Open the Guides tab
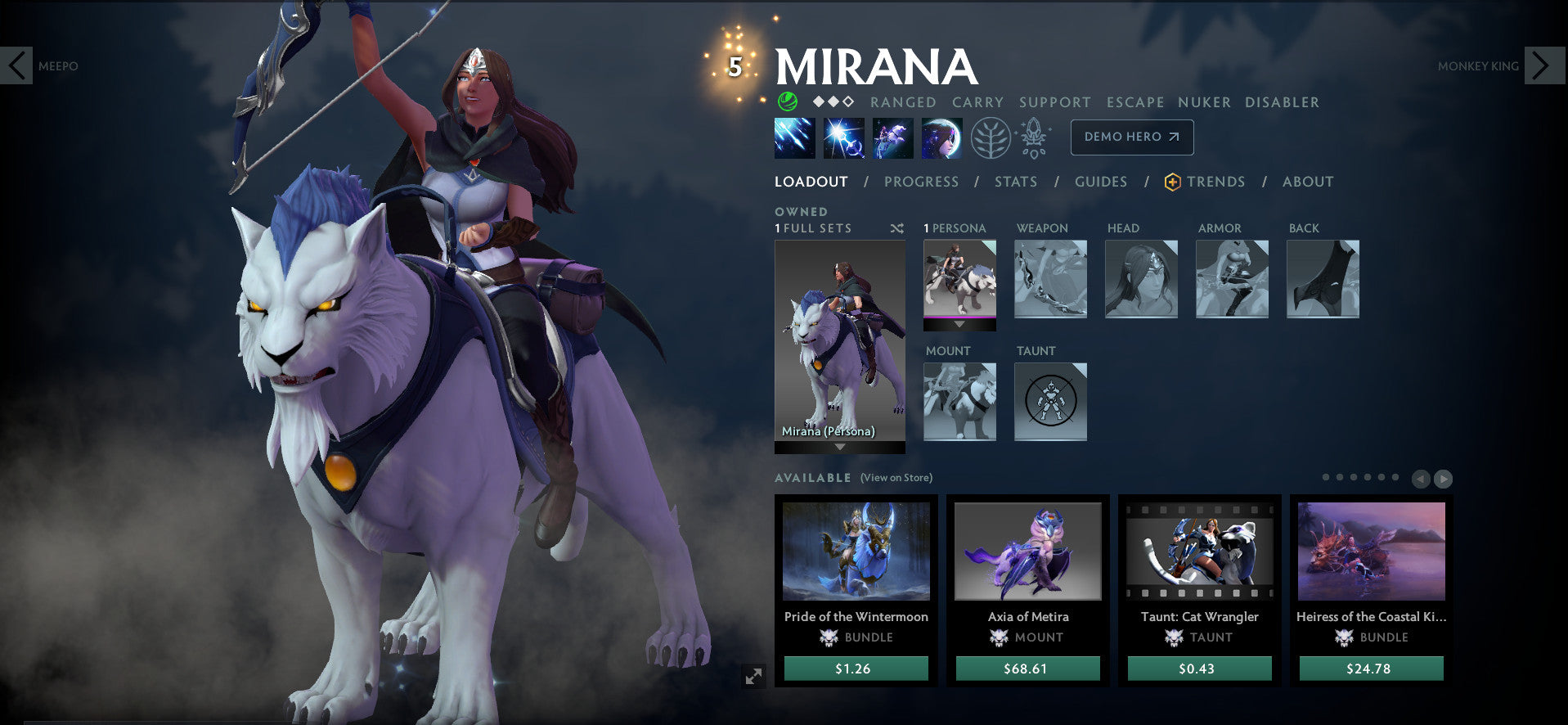Screen dimensions: 1568x725 [1100, 182]
